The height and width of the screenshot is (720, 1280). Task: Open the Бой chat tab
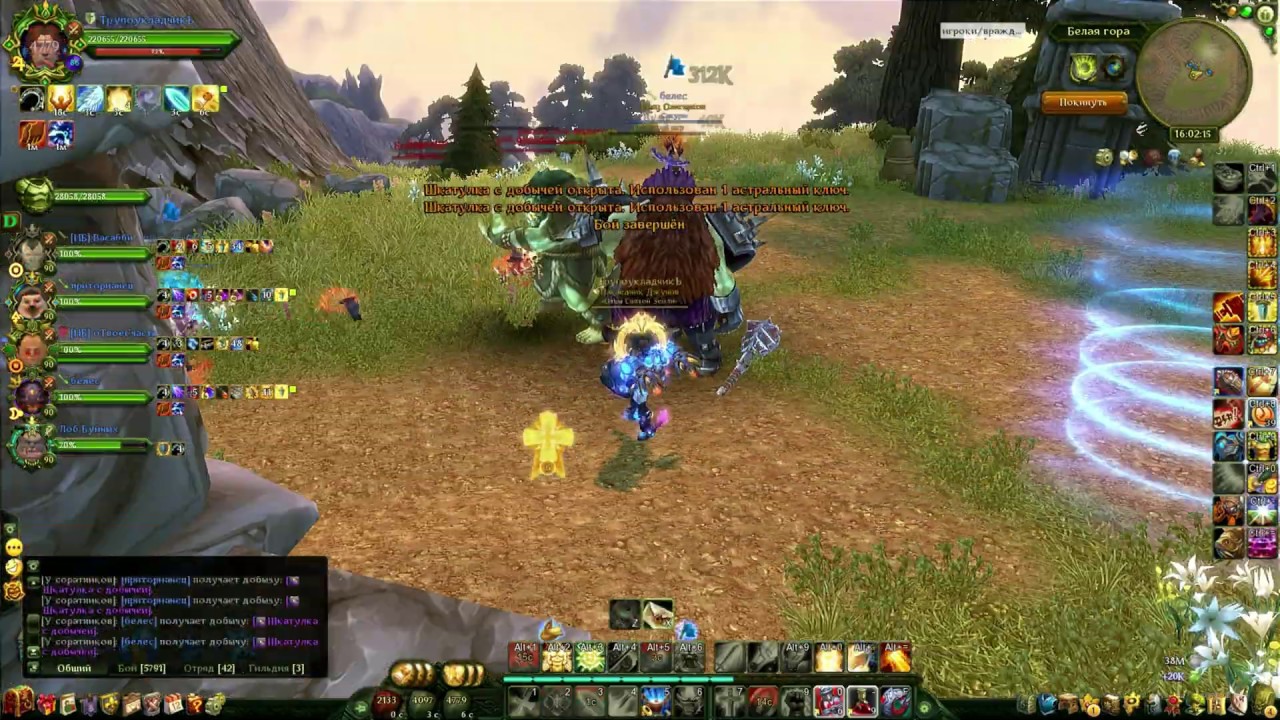click(x=141, y=668)
